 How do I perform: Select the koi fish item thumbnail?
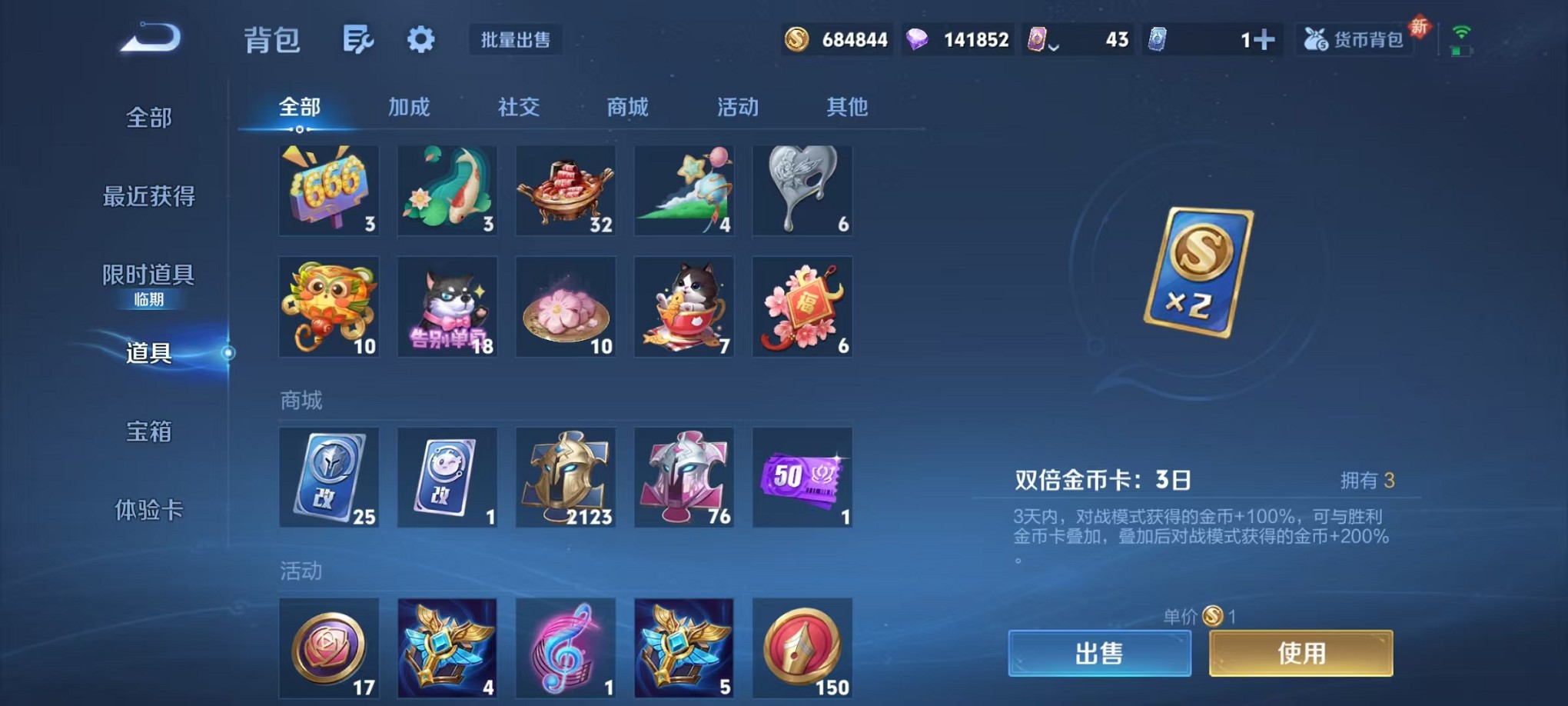point(447,189)
